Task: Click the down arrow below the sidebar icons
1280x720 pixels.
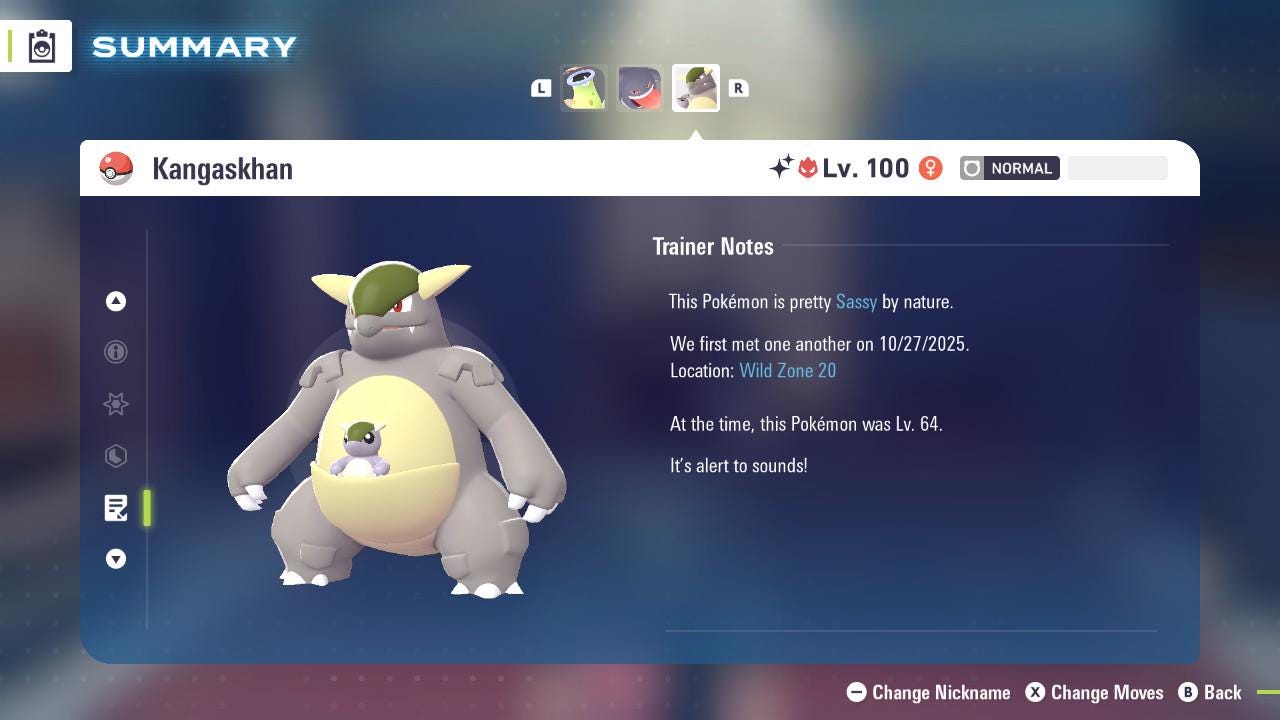Action: [116, 559]
